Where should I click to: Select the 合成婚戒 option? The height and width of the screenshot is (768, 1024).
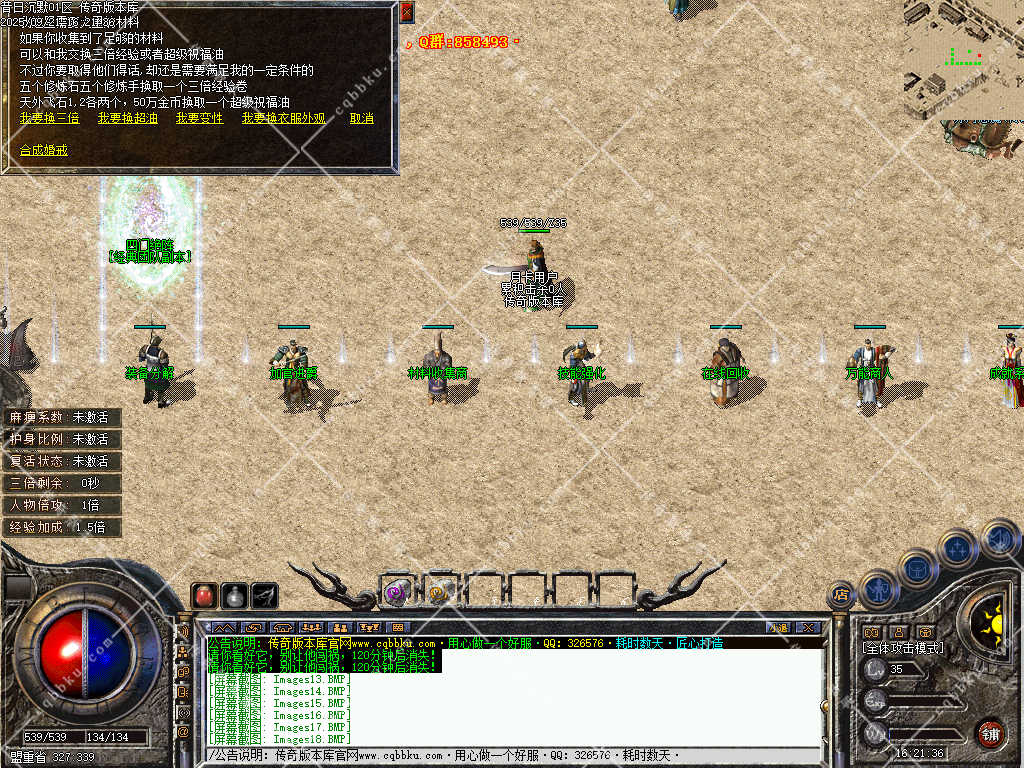point(44,150)
